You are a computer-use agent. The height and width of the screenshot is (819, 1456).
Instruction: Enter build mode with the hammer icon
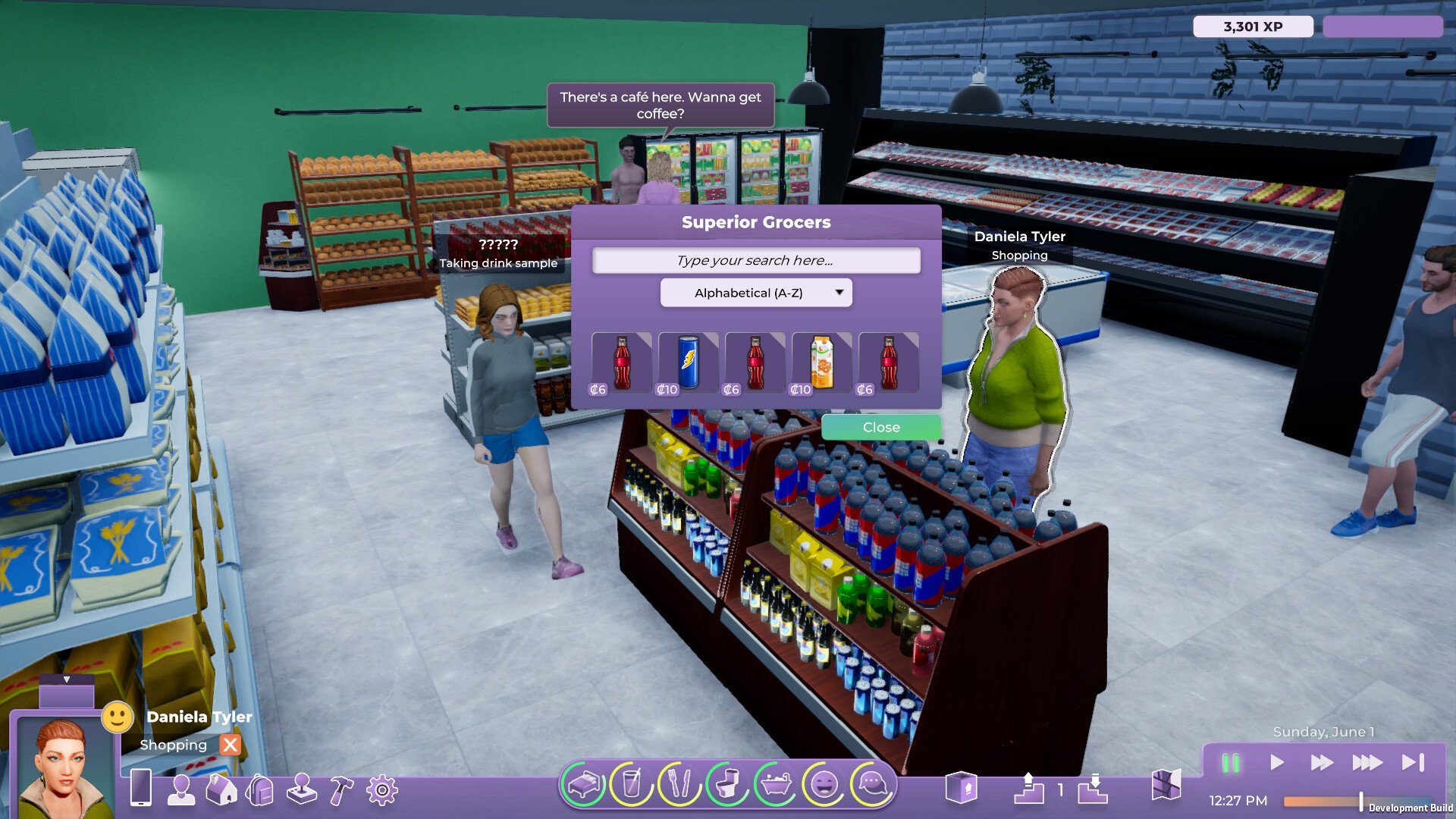pyautogui.click(x=341, y=790)
